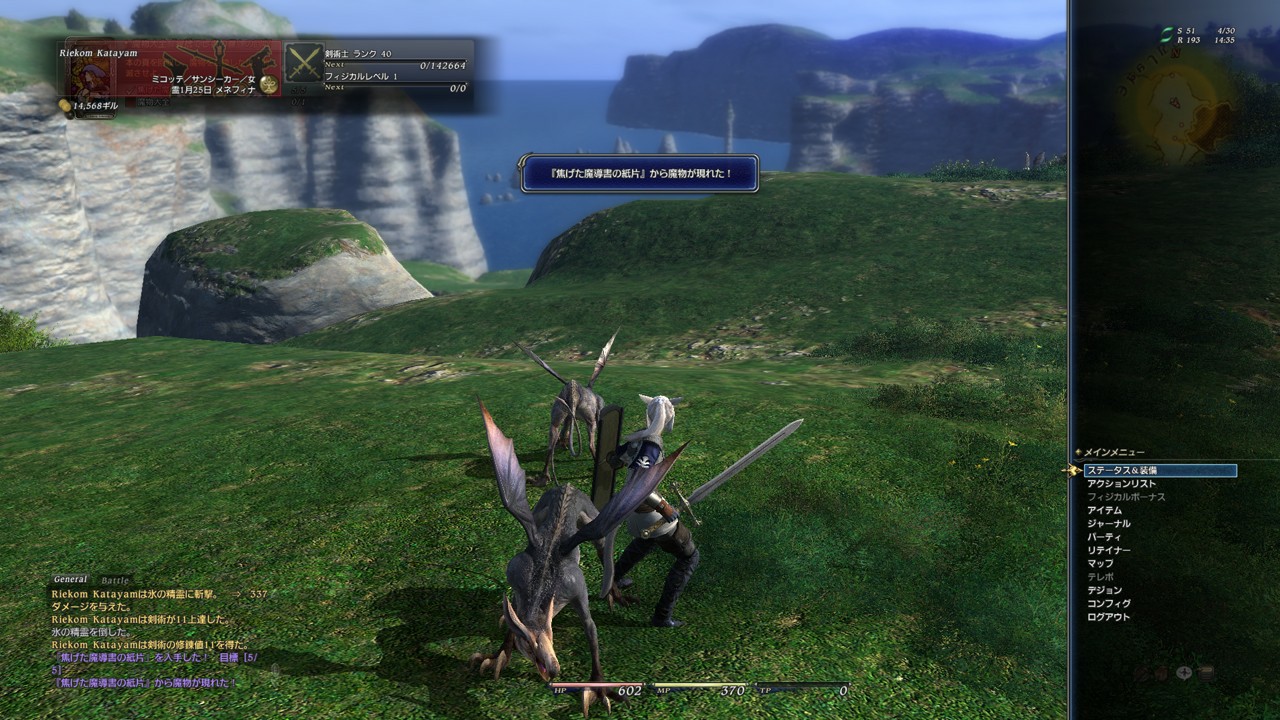Click the gil coin icon showing 14,568ギル
Viewport: 1280px width, 720px height.
pos(64,106)
